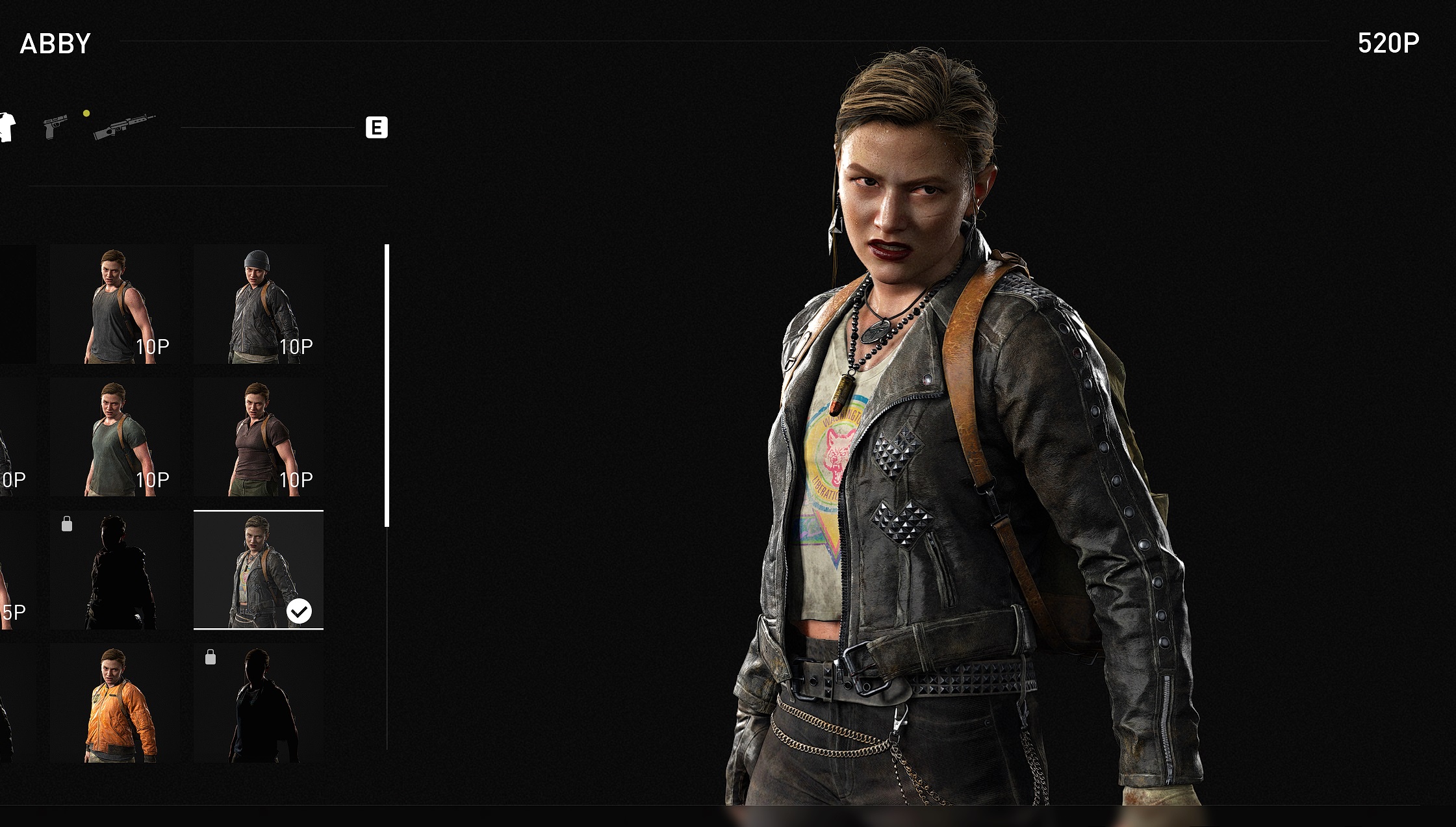Select the equipped studded leather jacket skin
Image resolution: width=1456 pixels, height=827 pixels.
[259, 570]
